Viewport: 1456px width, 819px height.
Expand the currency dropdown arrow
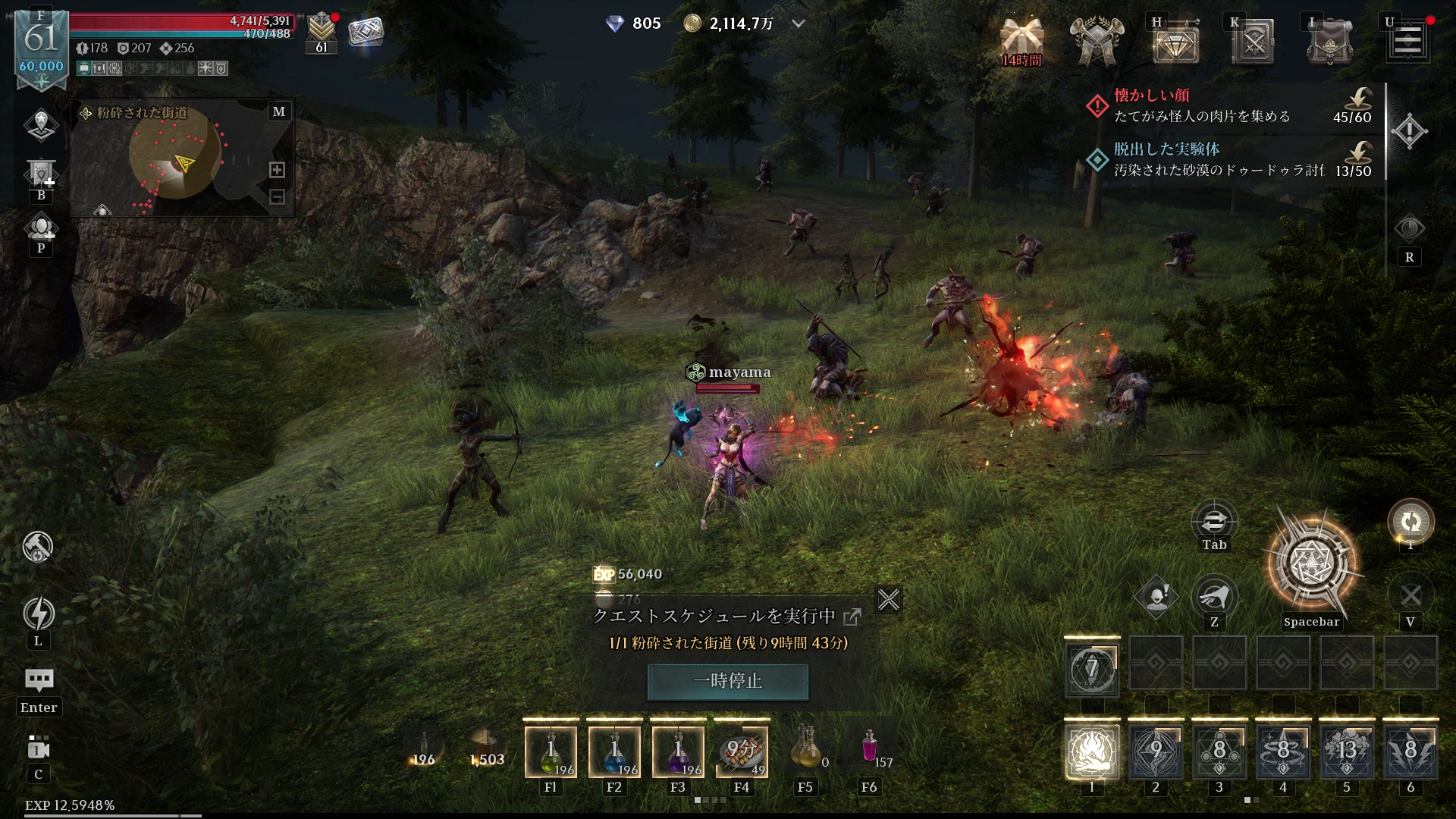point(798,24)
